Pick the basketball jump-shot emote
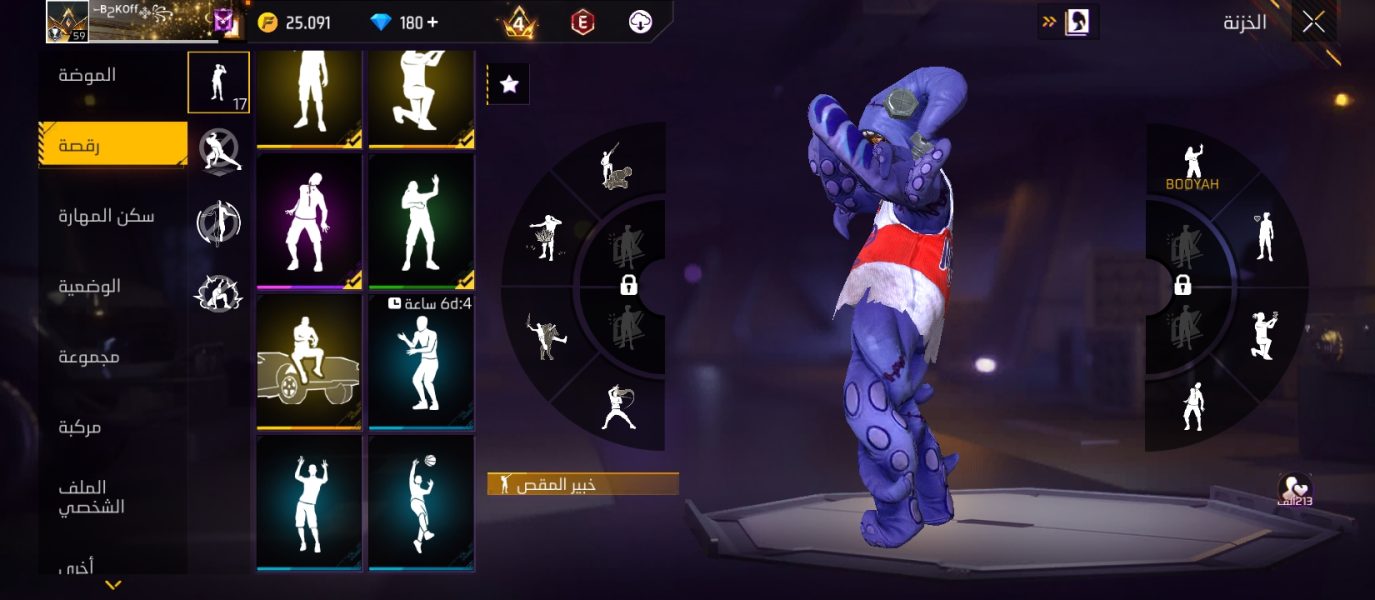1375x600 pixels. tap(421, 503)
